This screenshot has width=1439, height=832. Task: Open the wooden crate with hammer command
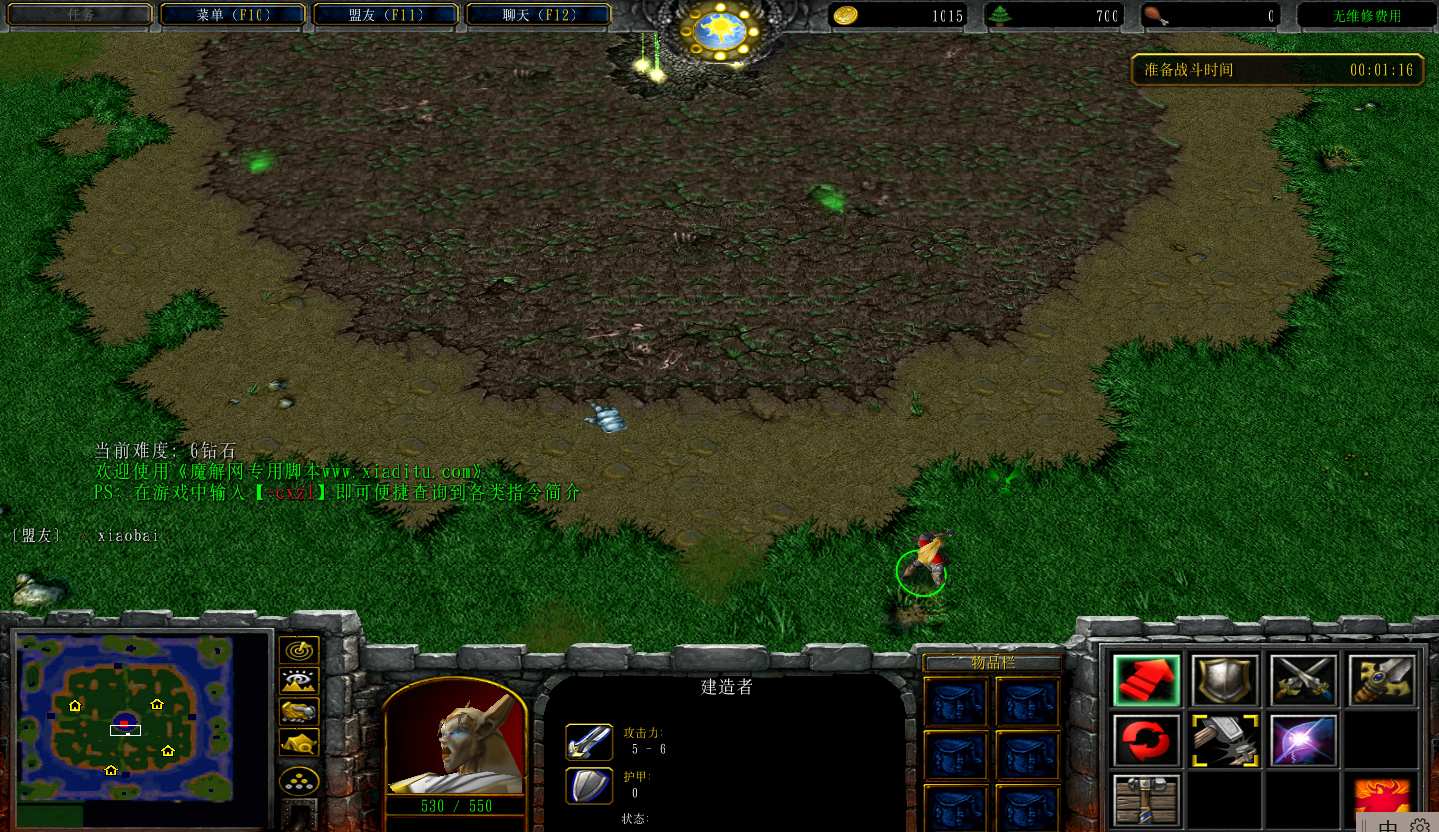click(x=1146, y=800)
